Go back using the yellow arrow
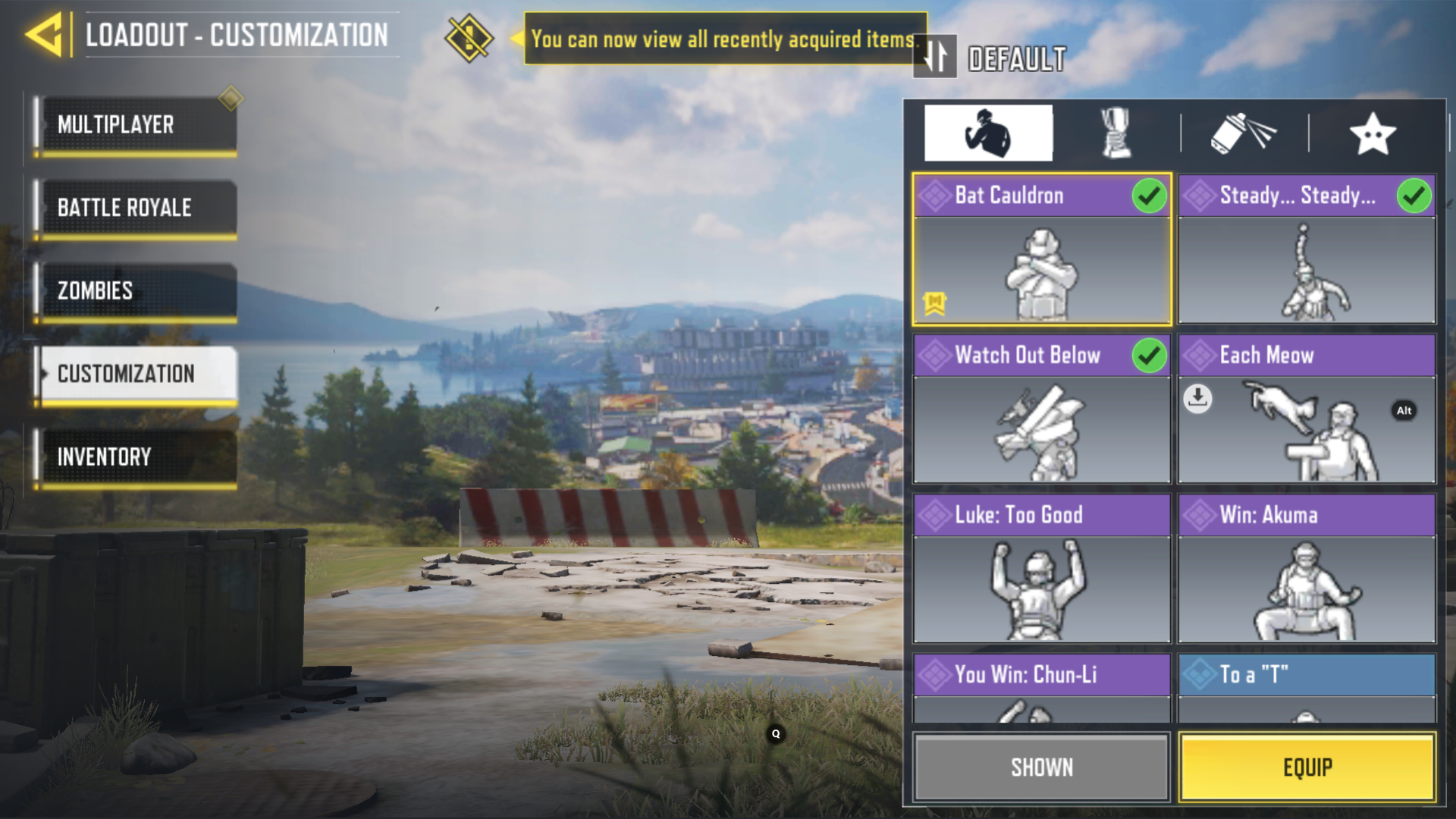This screenshot has height=819, width=1456. tap(44, 35)
